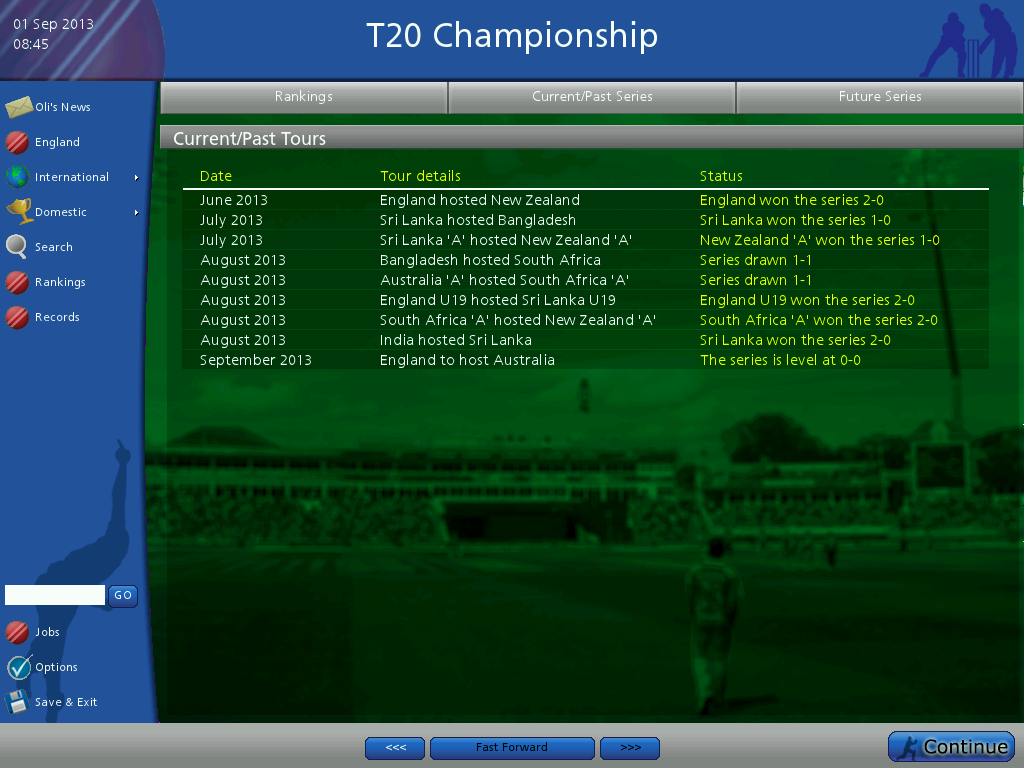Switch to the Future Series tab
1024x768 pixels.
[880, 97]
